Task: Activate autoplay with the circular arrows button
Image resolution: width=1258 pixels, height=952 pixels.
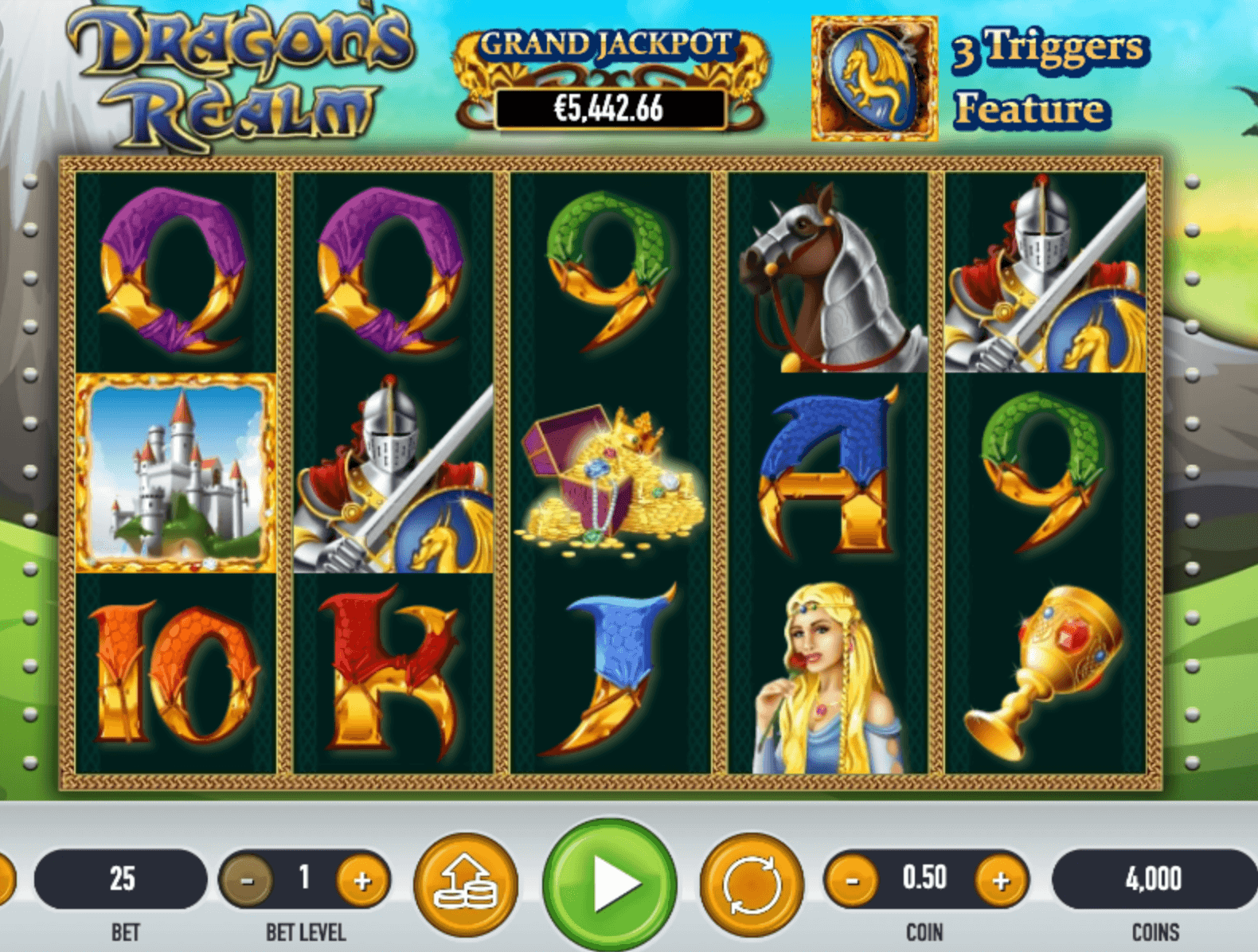Action: click(x=751, y=884)
